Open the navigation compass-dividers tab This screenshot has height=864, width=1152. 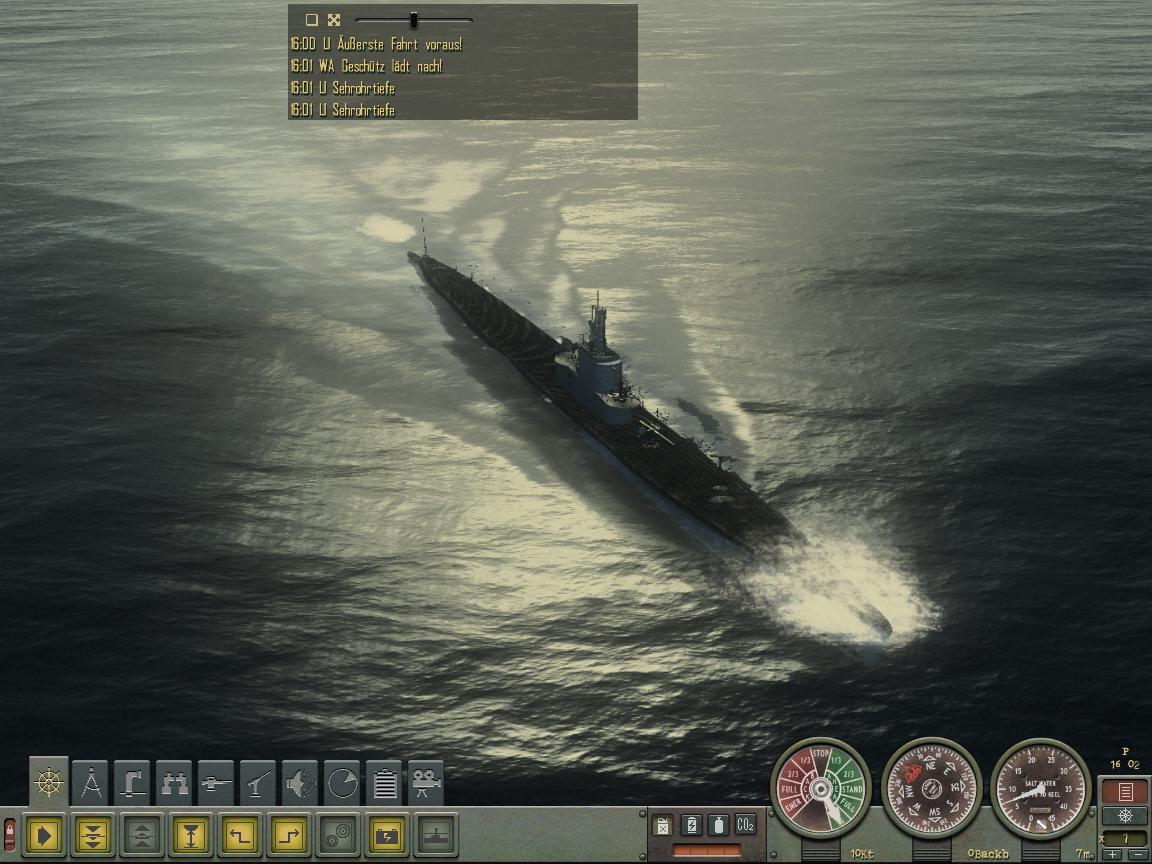click(x=92, y=782)
